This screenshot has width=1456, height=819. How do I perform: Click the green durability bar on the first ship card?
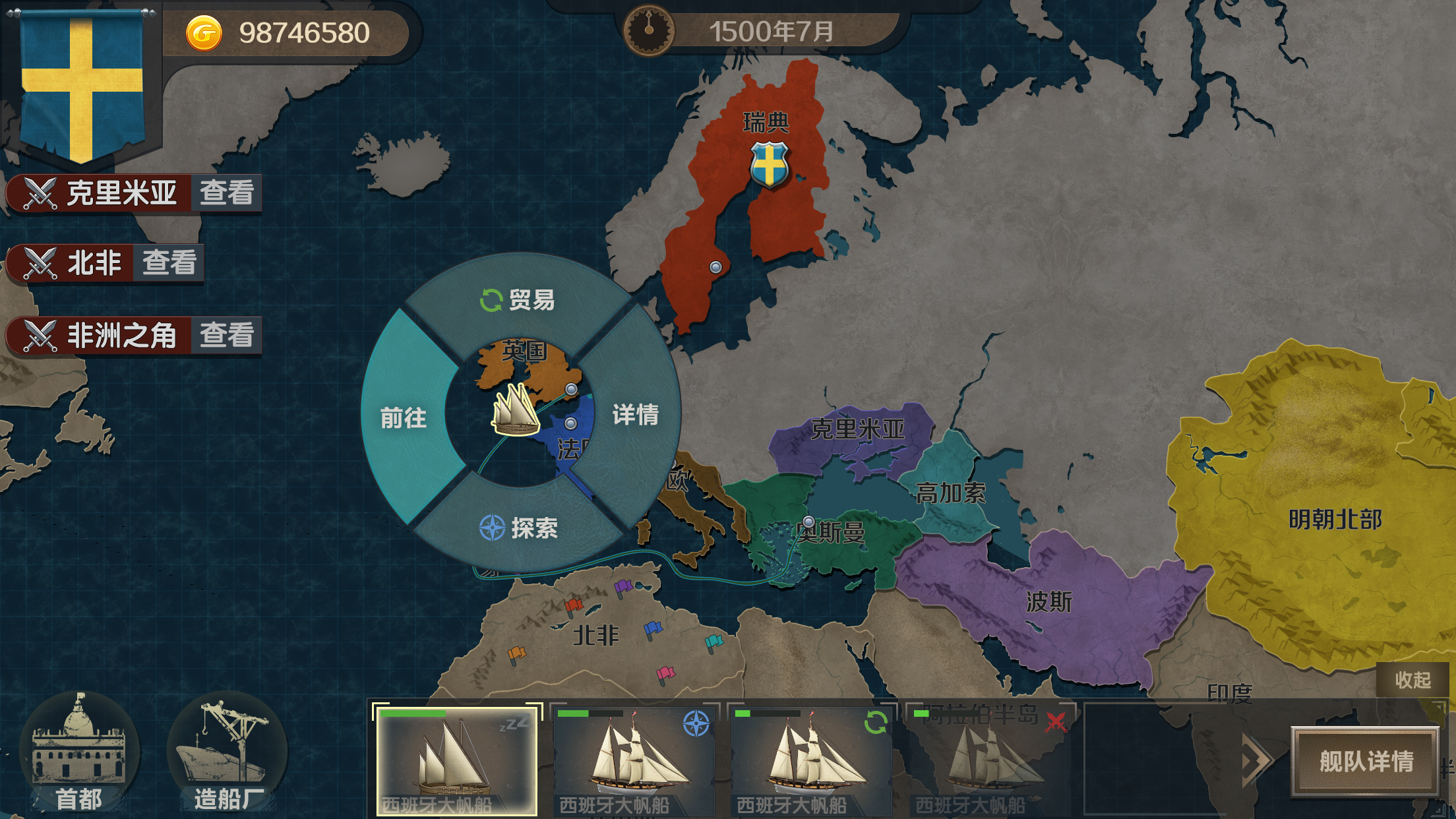tap(412, 713)
